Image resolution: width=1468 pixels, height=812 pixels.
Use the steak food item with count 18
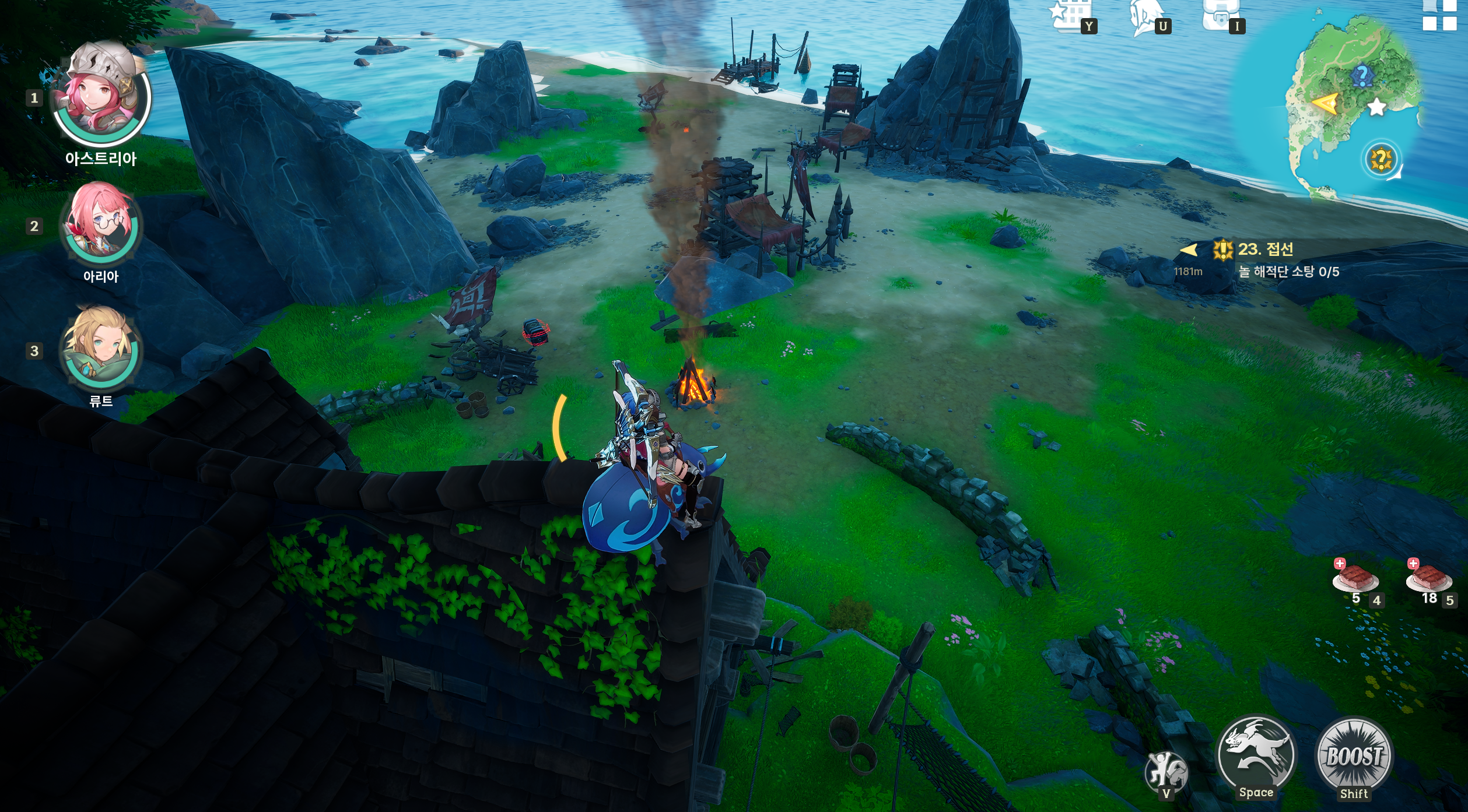[x=1428, y=579]
